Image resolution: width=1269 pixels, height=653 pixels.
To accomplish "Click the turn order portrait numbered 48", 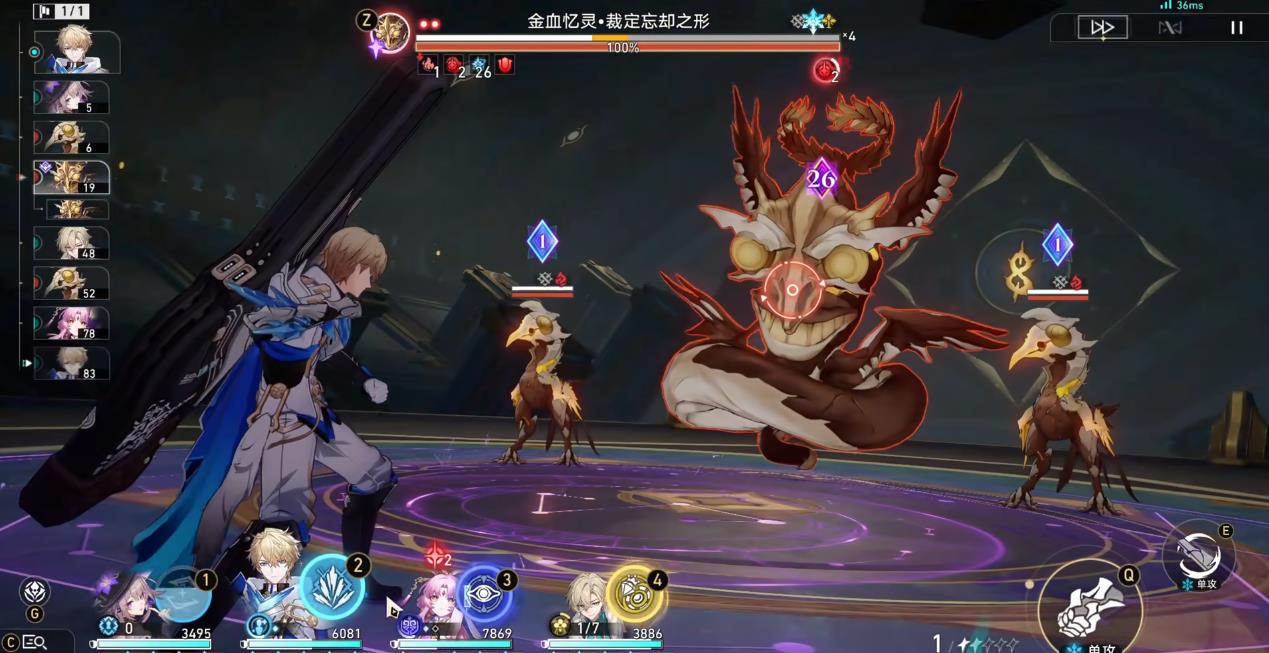I will pos(72,243).
